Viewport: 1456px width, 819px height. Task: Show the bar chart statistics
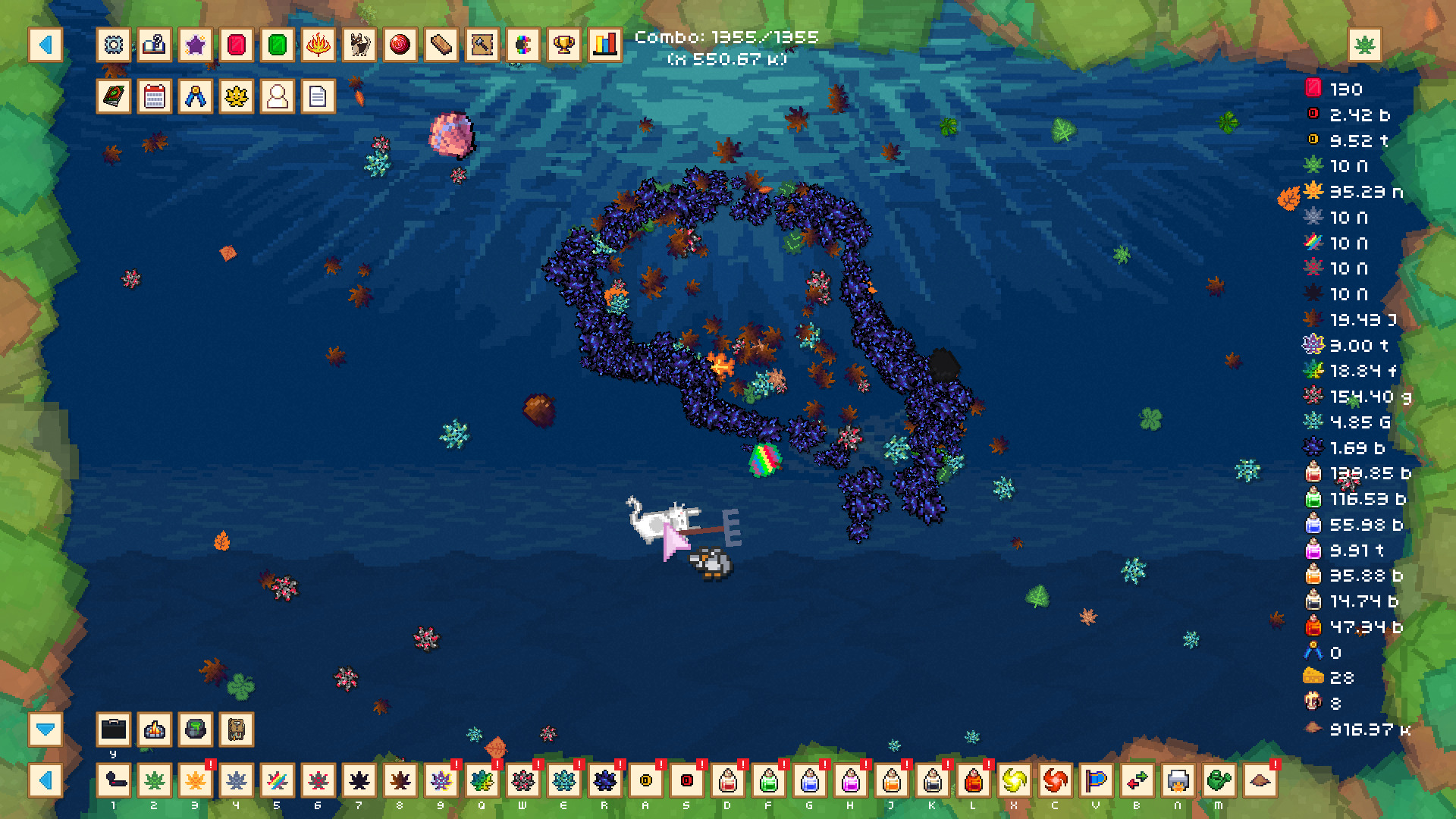click(x=605, y=45)
